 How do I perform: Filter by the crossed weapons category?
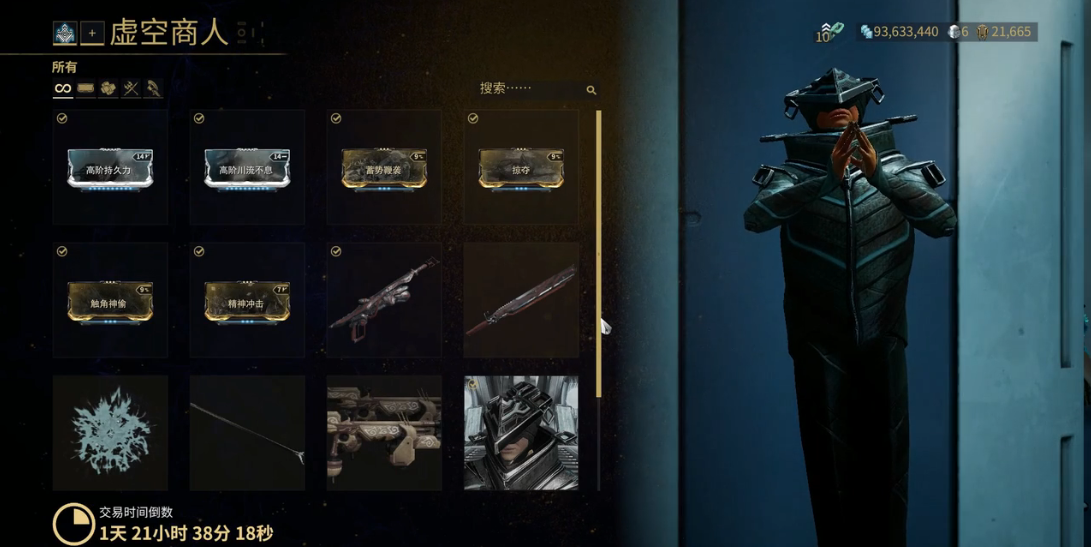click(131, 89)
